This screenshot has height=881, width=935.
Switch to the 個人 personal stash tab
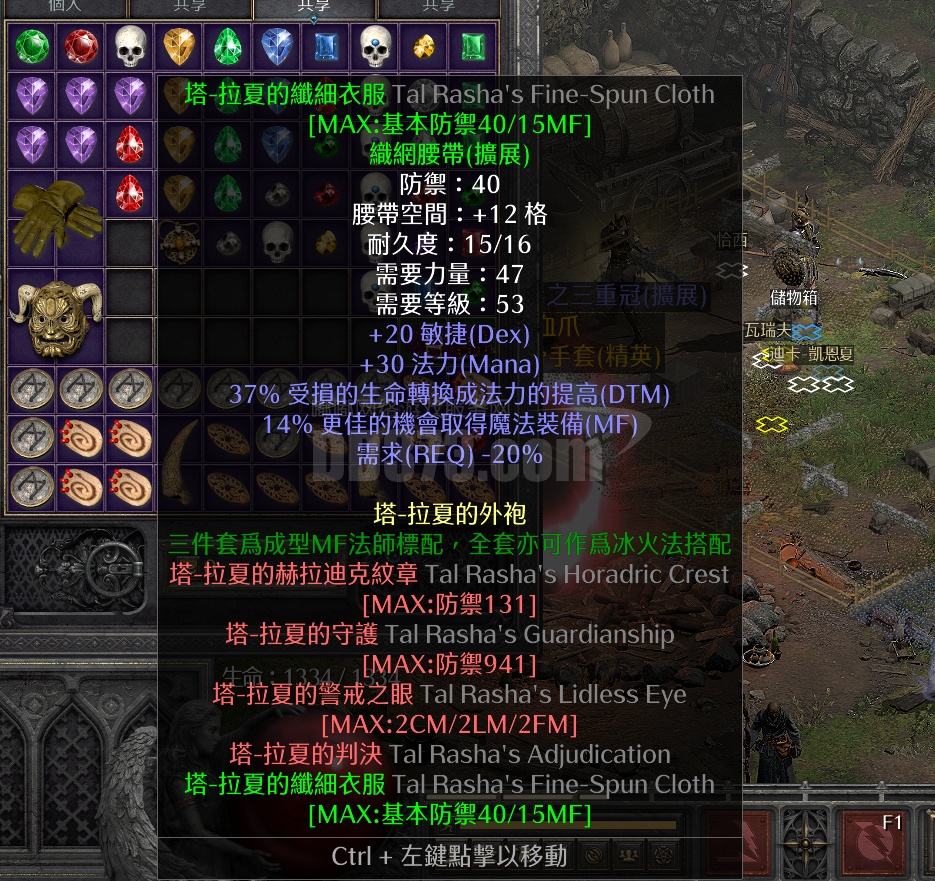64,7
